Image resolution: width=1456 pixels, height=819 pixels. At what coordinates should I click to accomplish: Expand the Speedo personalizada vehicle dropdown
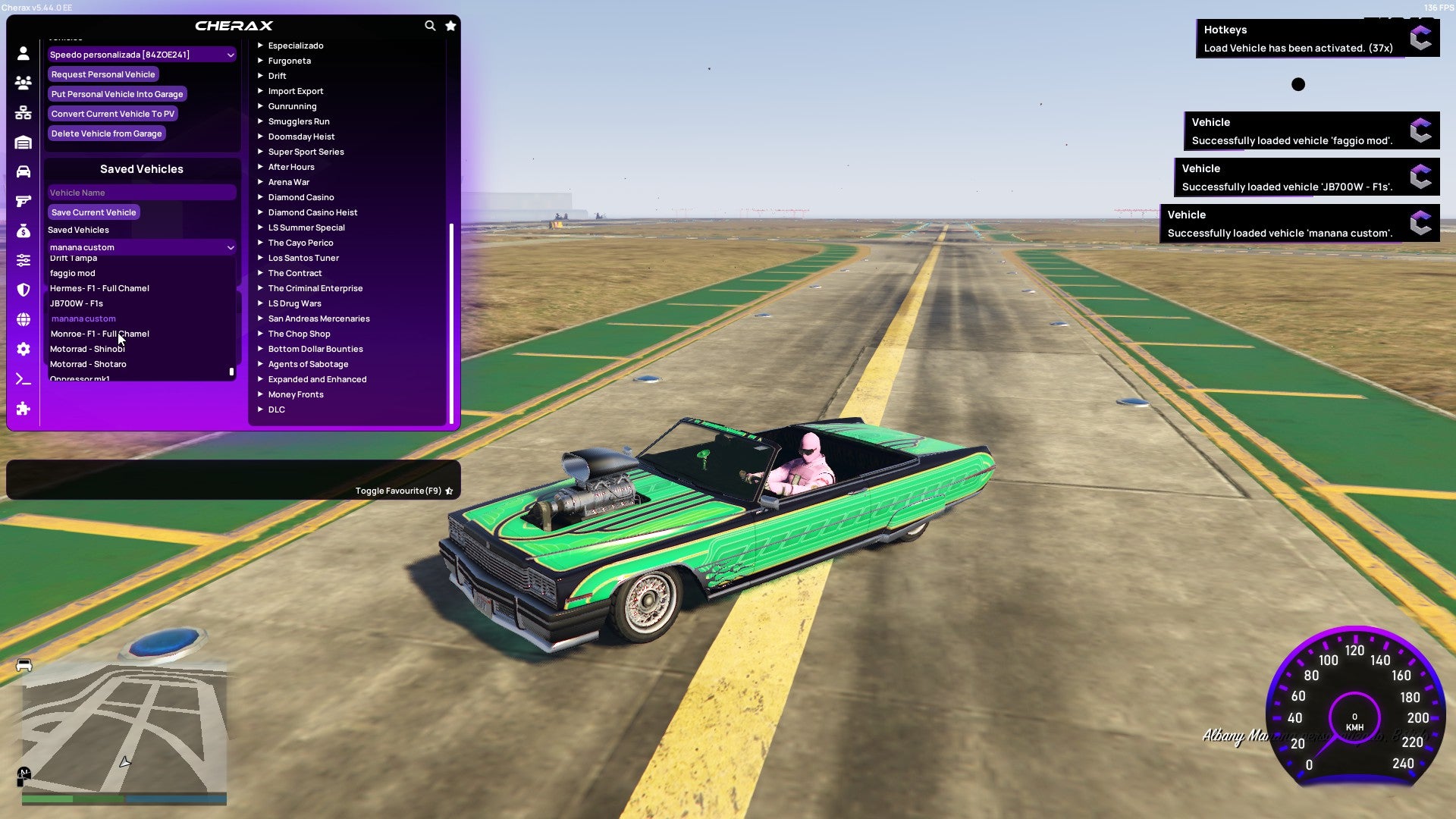coord(141,54)
